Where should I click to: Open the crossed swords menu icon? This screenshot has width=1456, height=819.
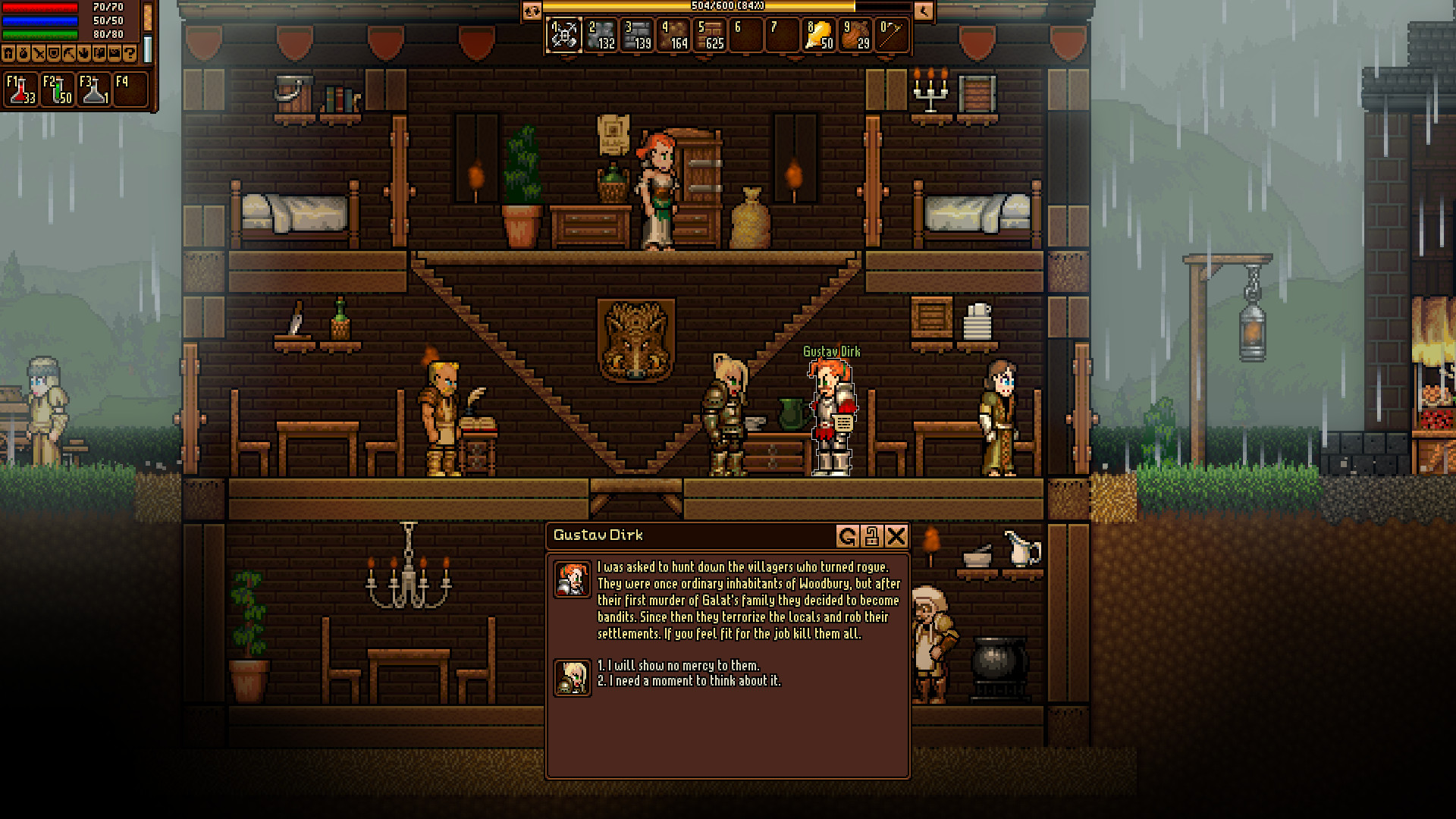point(39,53)
